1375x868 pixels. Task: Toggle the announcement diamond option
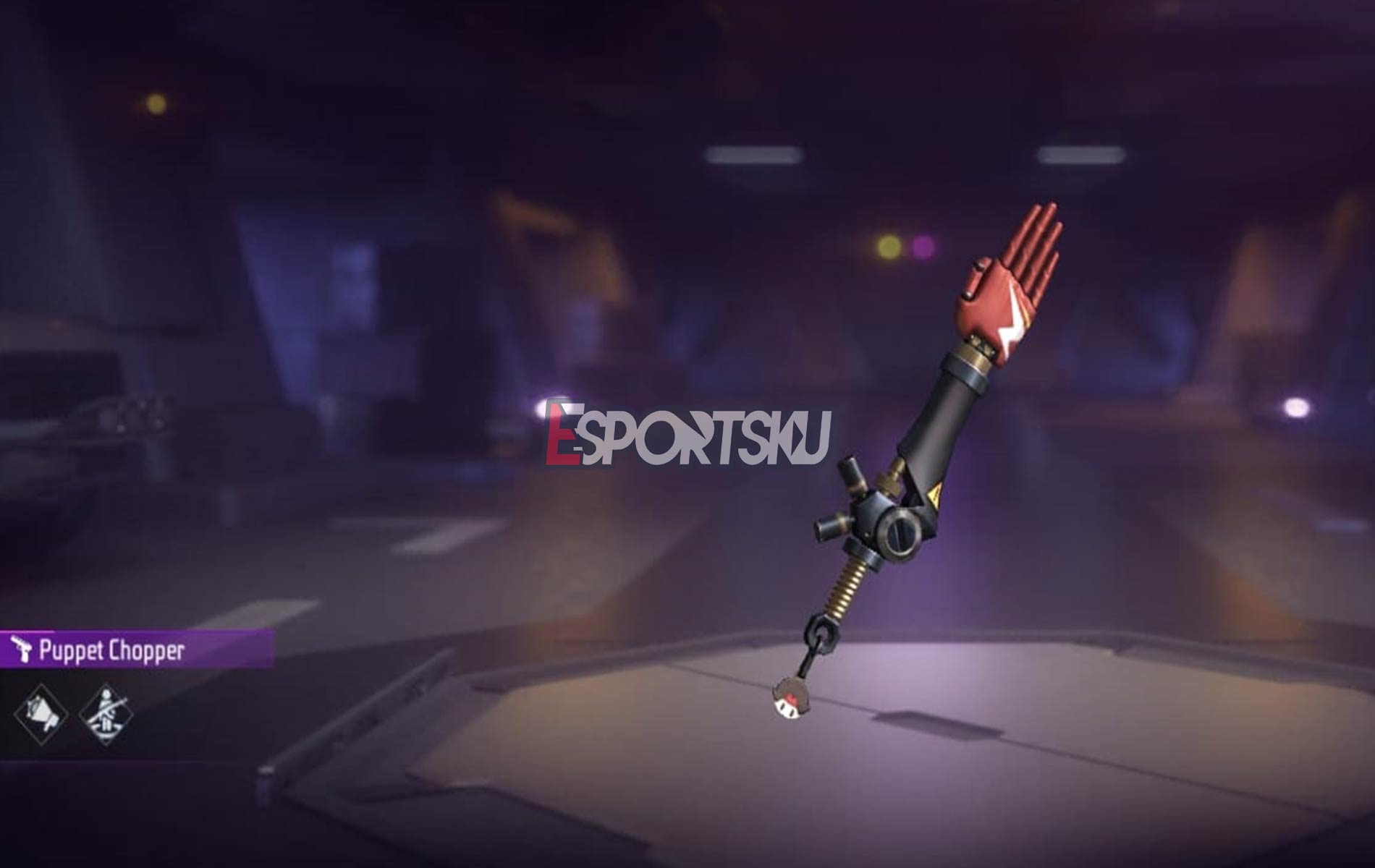tap(41, 715)
